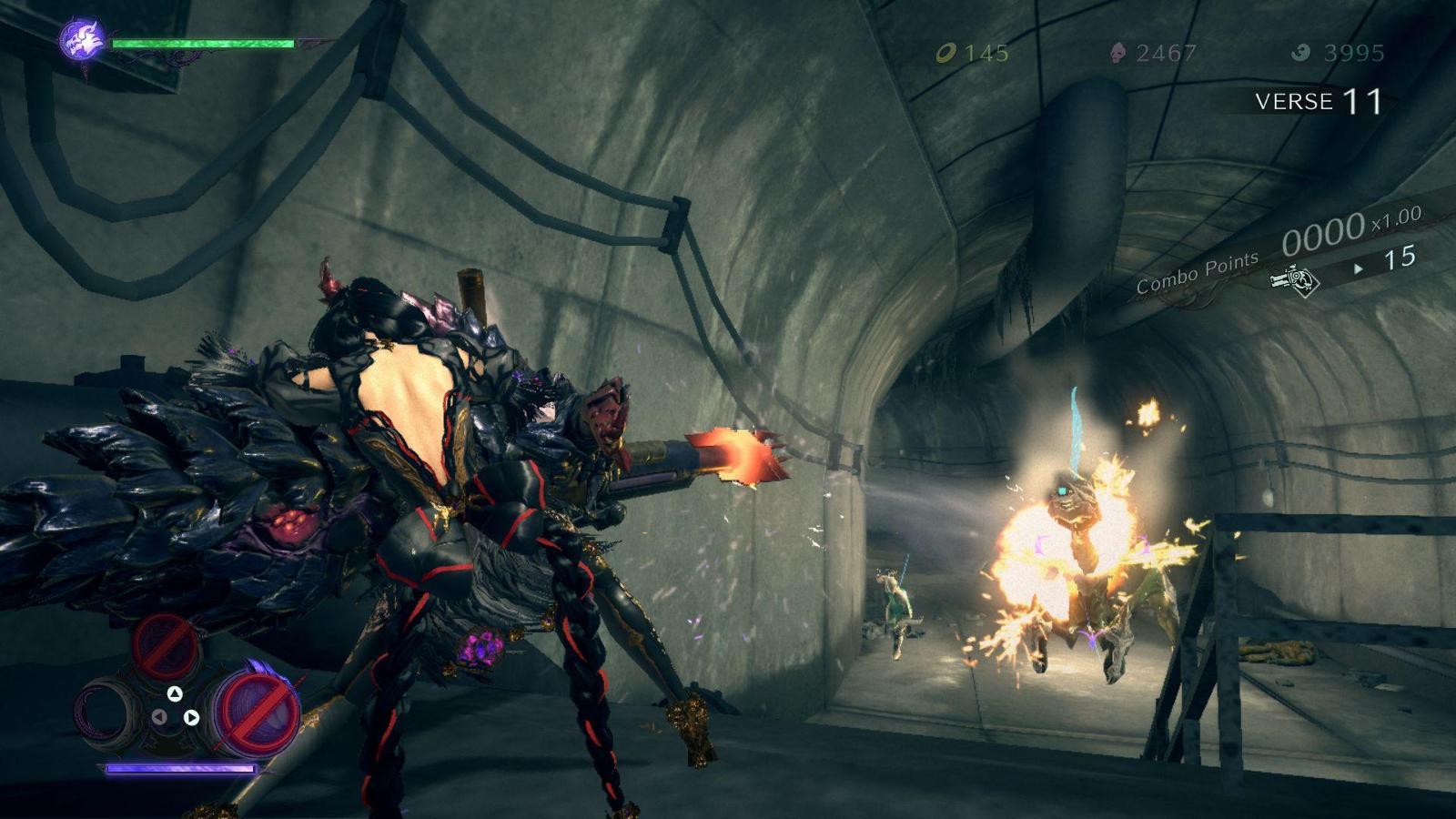Viewport: 1456px width, 819px height.
Task: Click the purple demon emblem beside the health bar
Action: 82,41
